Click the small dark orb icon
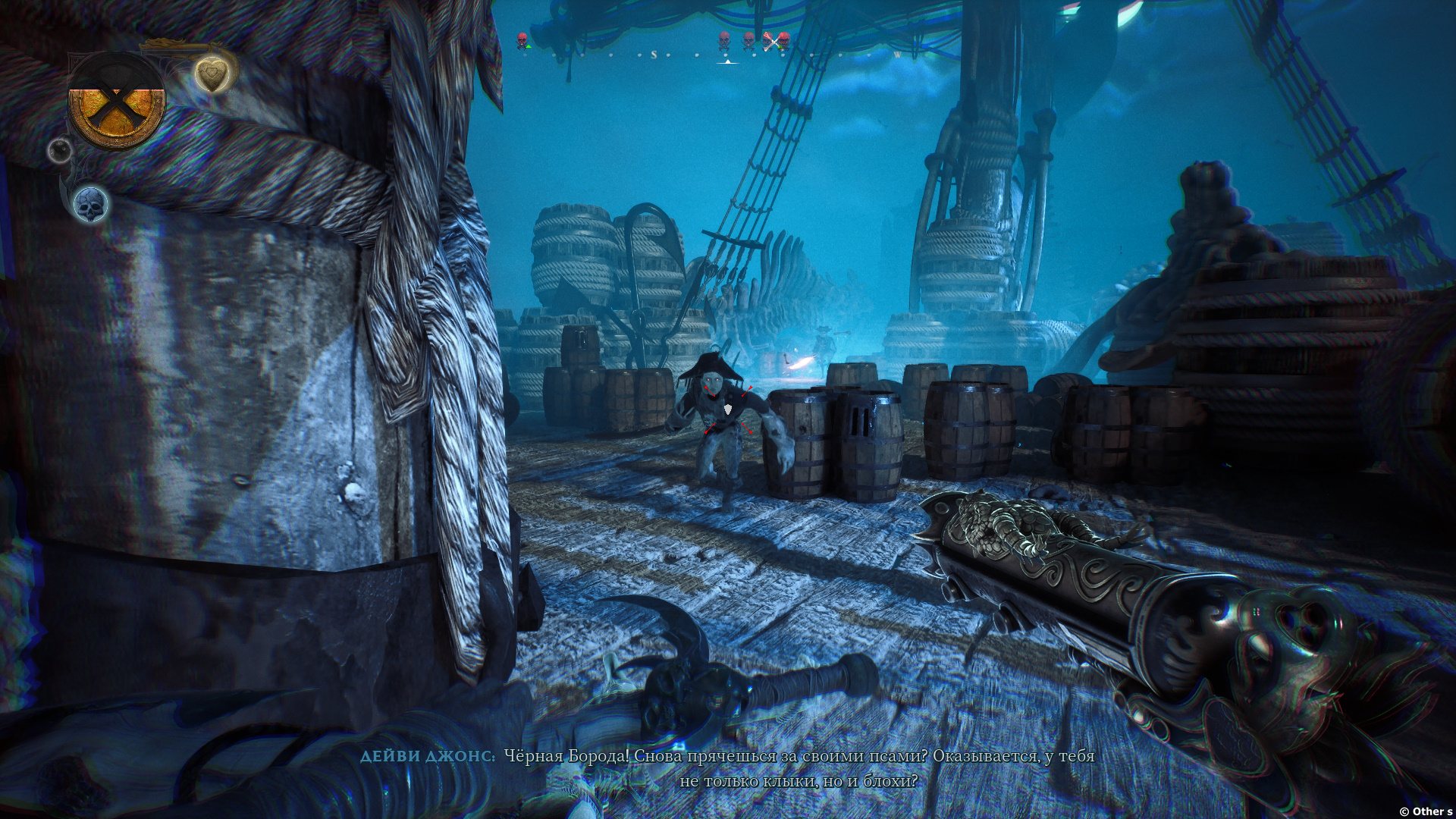The image size is (1456, 819). tap(60, 149)
